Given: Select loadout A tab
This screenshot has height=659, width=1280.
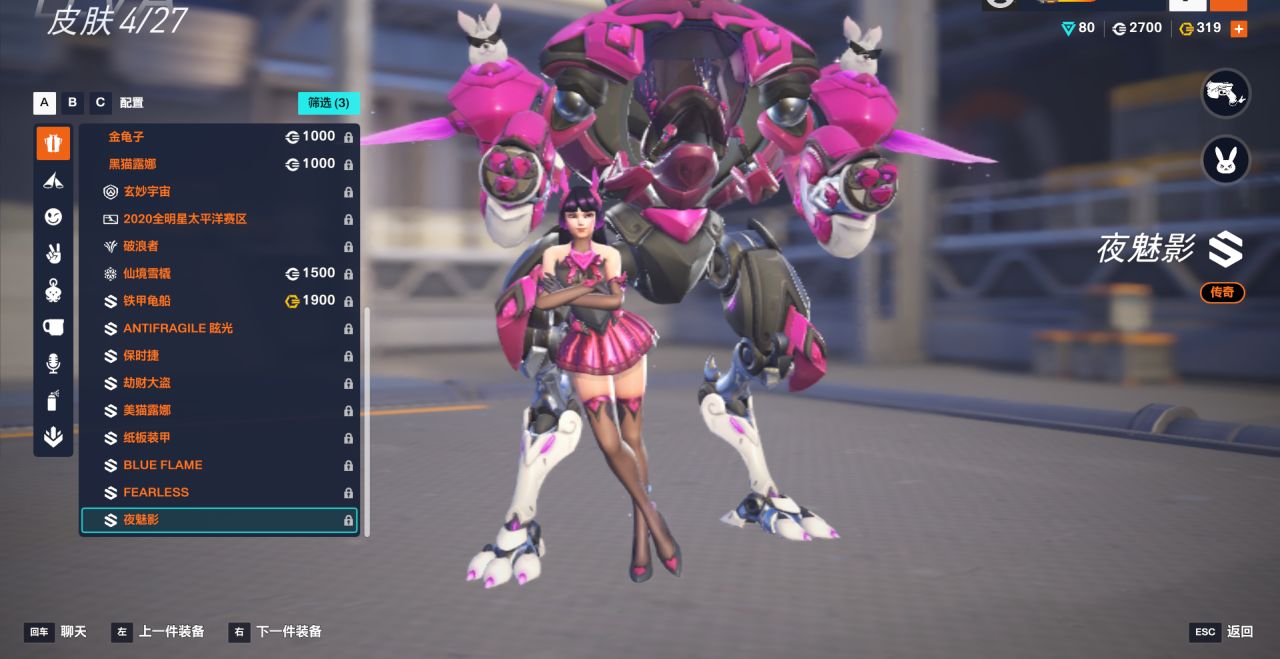Looking at the screenshot, I should (x=44, y=103).
